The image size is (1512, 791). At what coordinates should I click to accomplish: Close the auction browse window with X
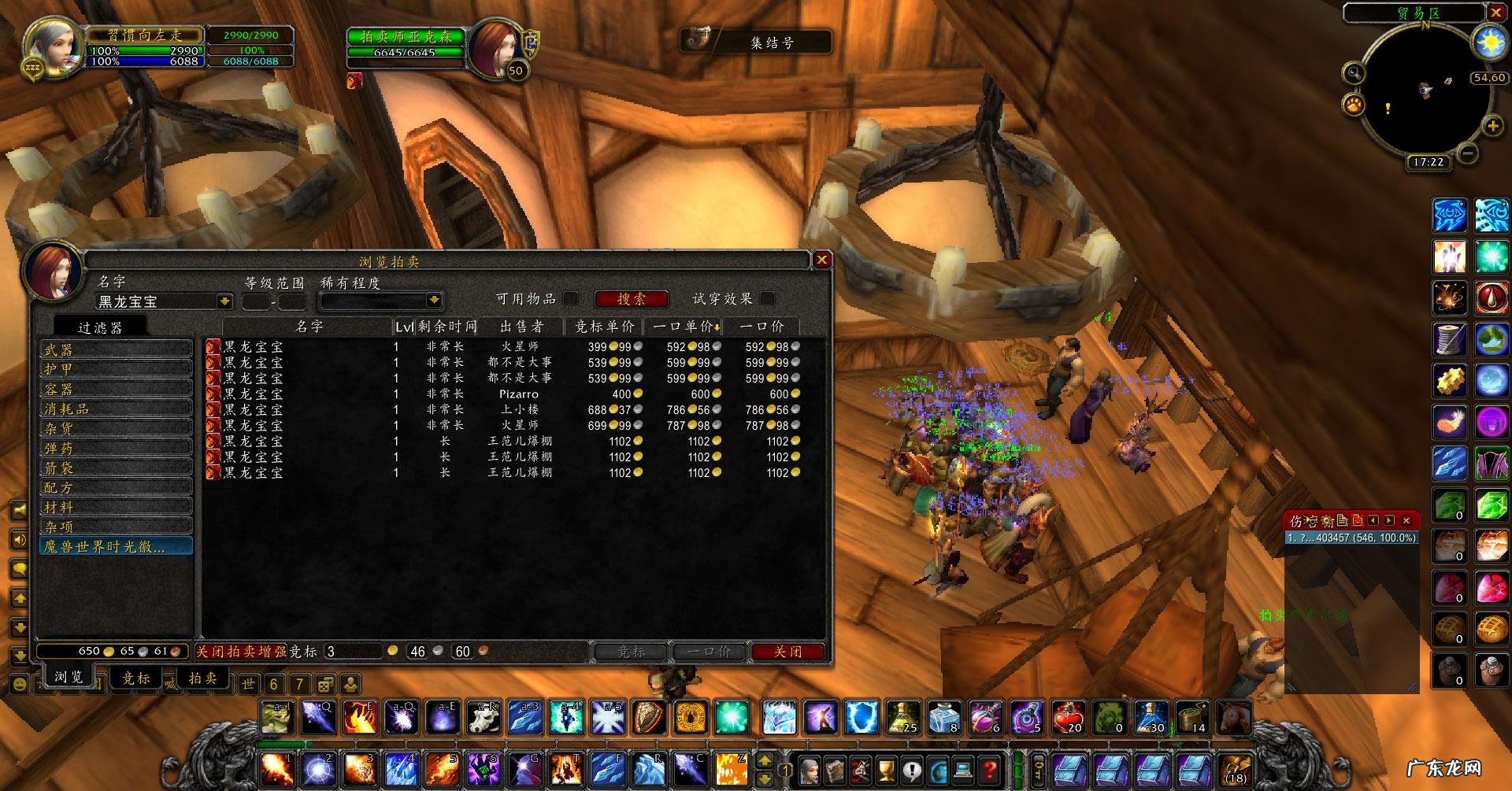[821, 260]
